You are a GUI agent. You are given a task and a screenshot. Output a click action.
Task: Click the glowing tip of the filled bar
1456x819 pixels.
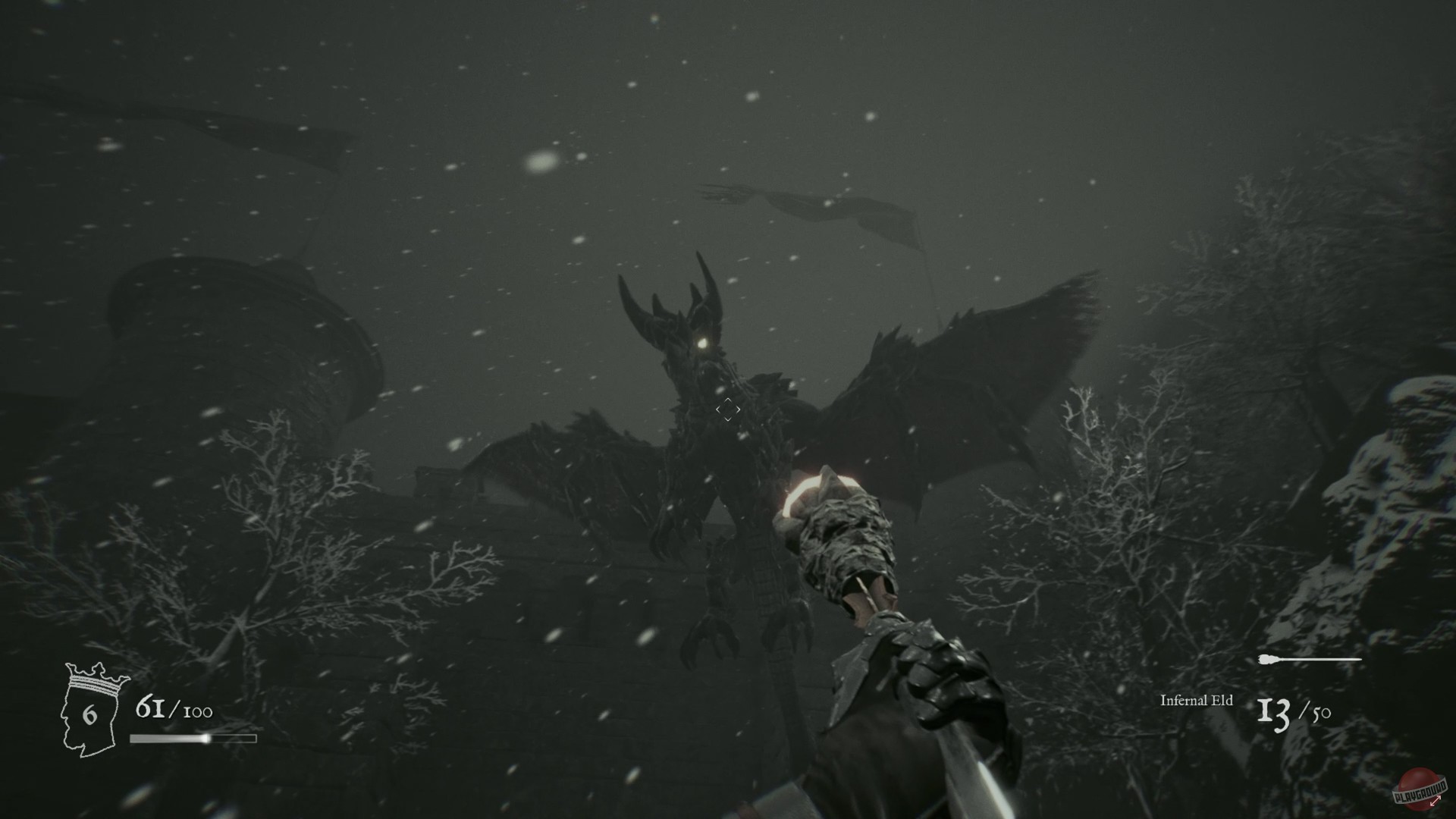206,739
